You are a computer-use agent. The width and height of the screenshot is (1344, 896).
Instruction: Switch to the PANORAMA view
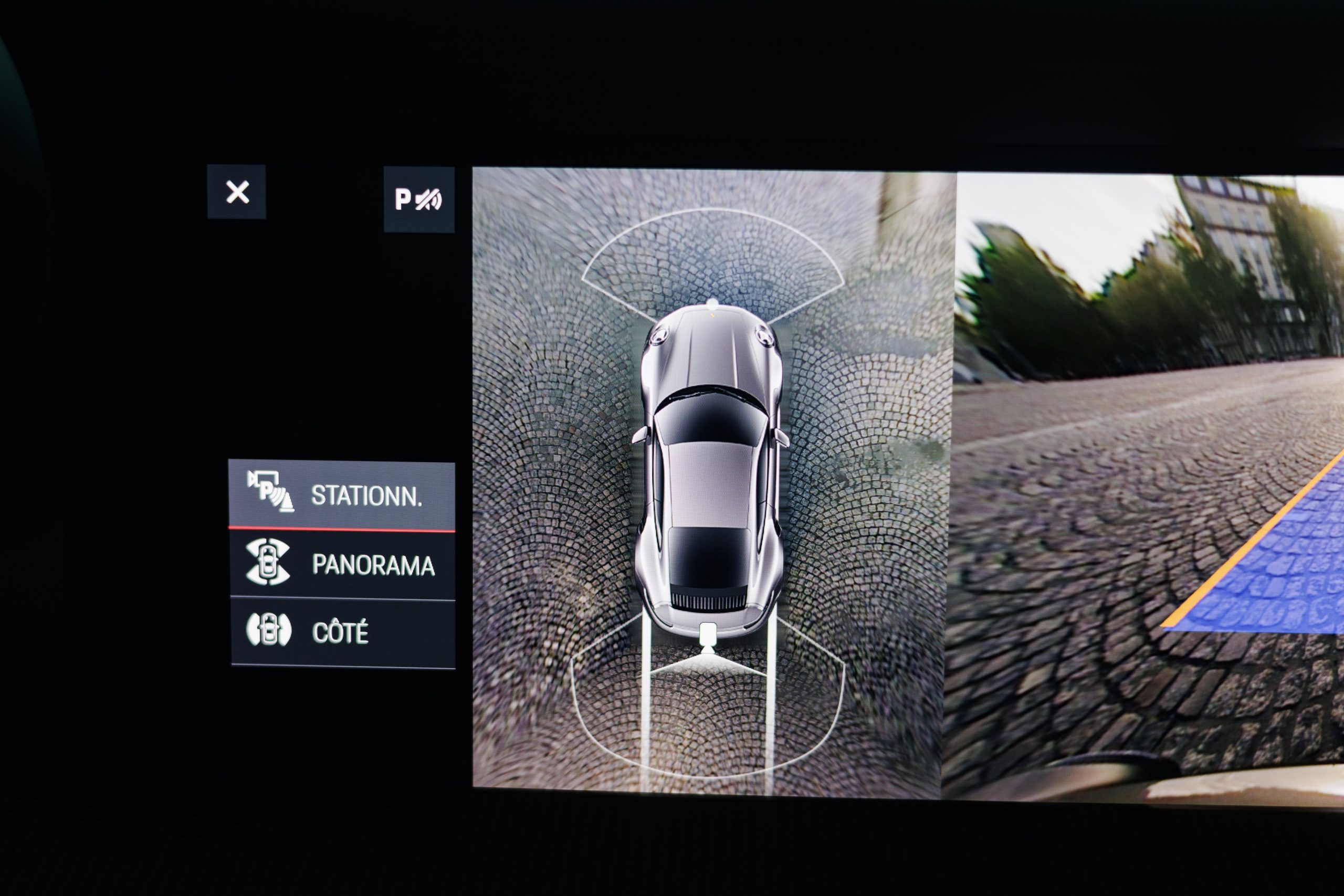[342, 565]
